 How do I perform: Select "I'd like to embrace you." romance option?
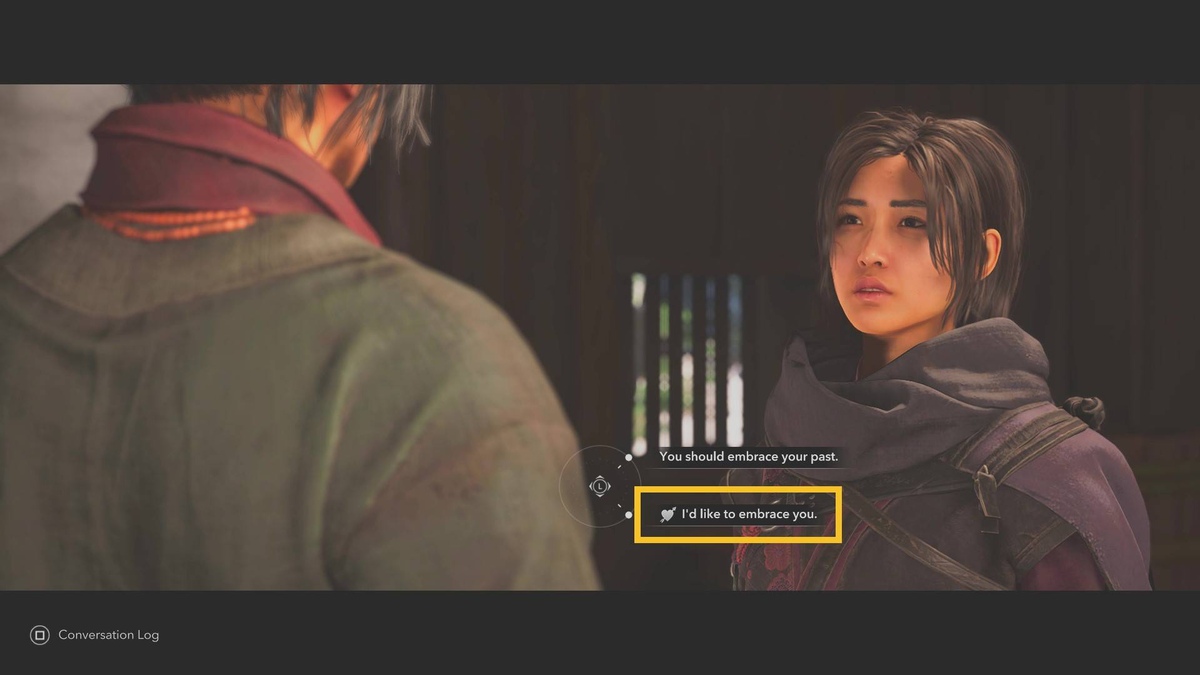click(739, 515)
